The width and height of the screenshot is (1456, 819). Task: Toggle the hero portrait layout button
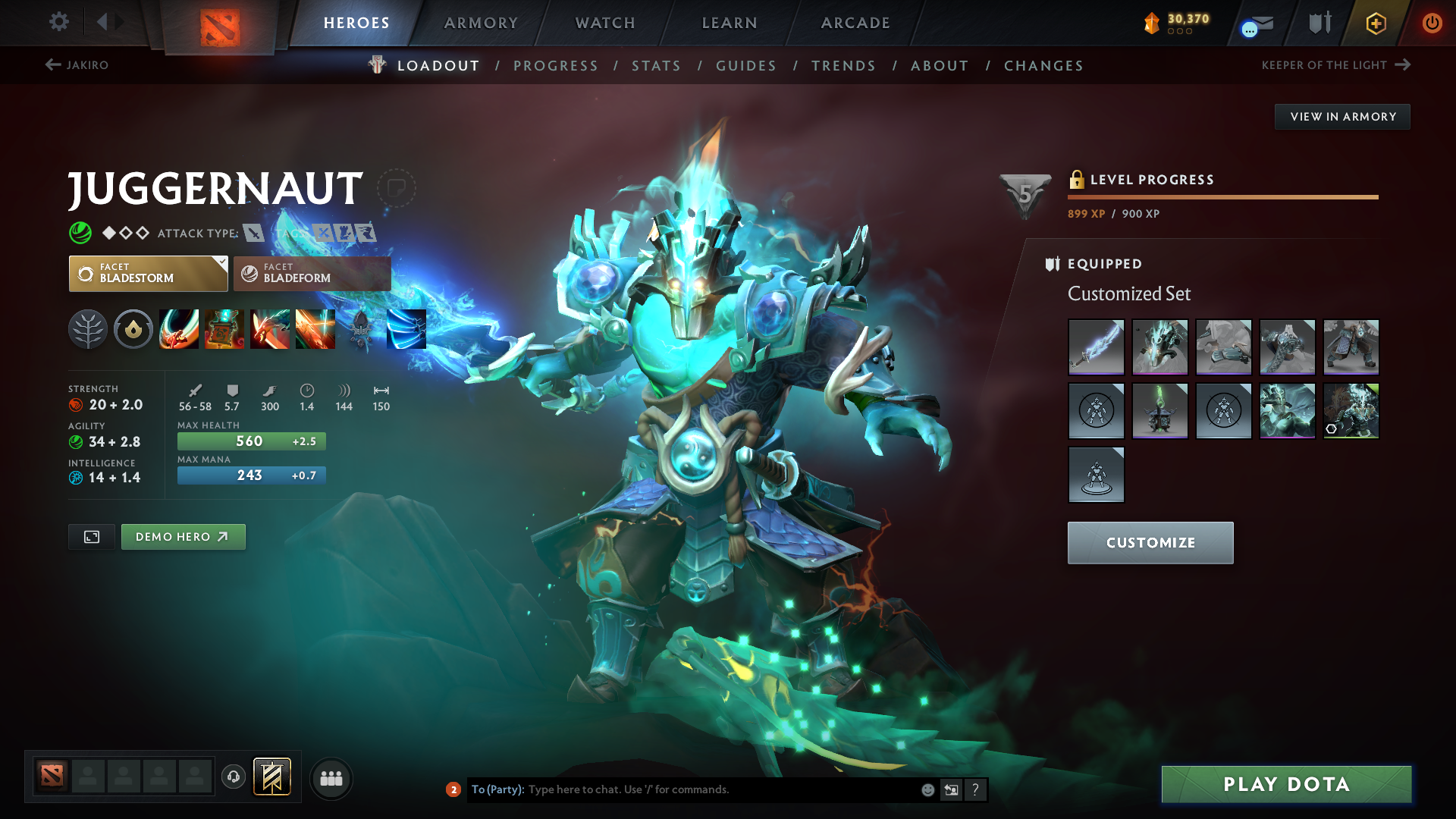91,536
